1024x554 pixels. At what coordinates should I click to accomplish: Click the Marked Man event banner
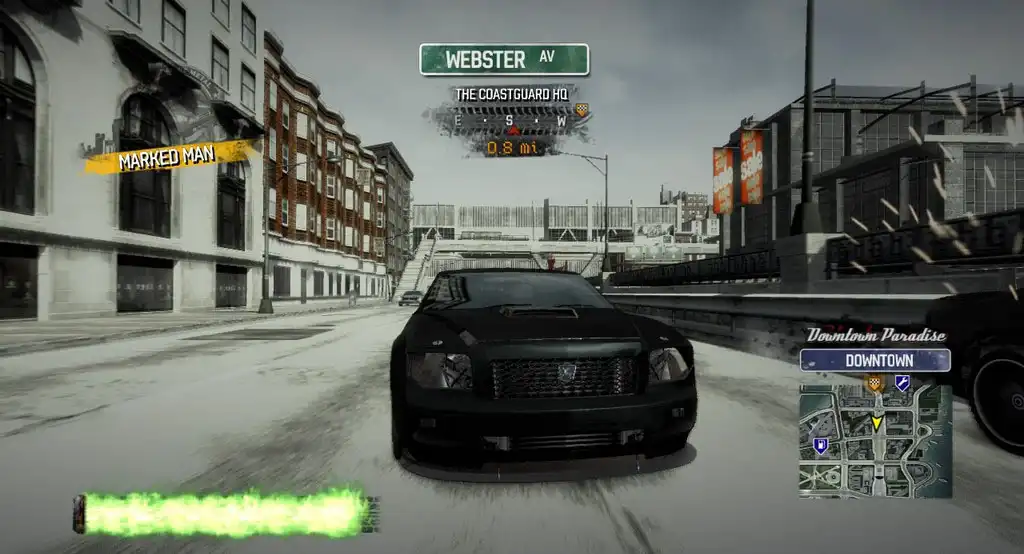[x=168, y=158]
